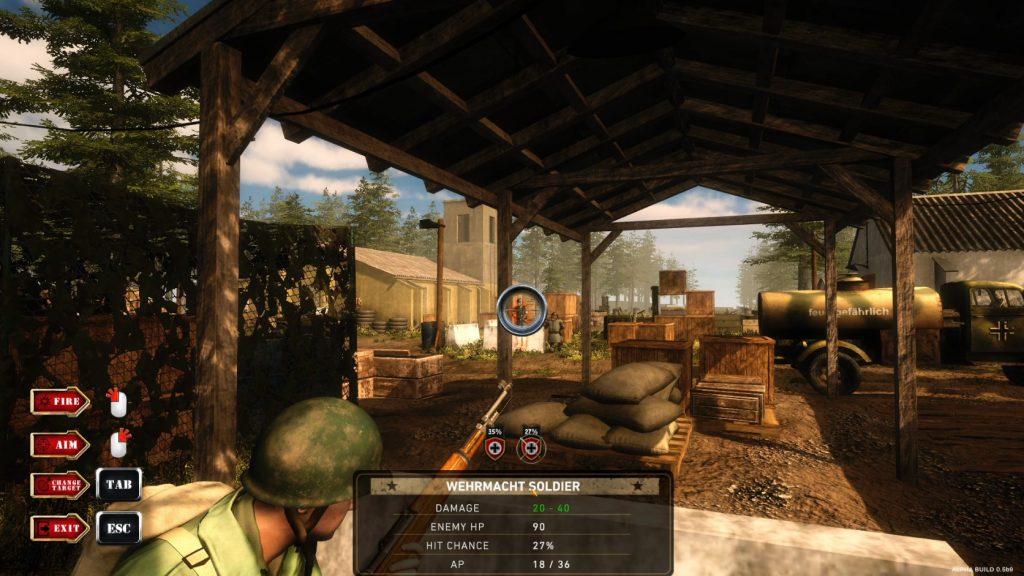
Task: Select the 27% hit chance target icon
Action: 531,447
